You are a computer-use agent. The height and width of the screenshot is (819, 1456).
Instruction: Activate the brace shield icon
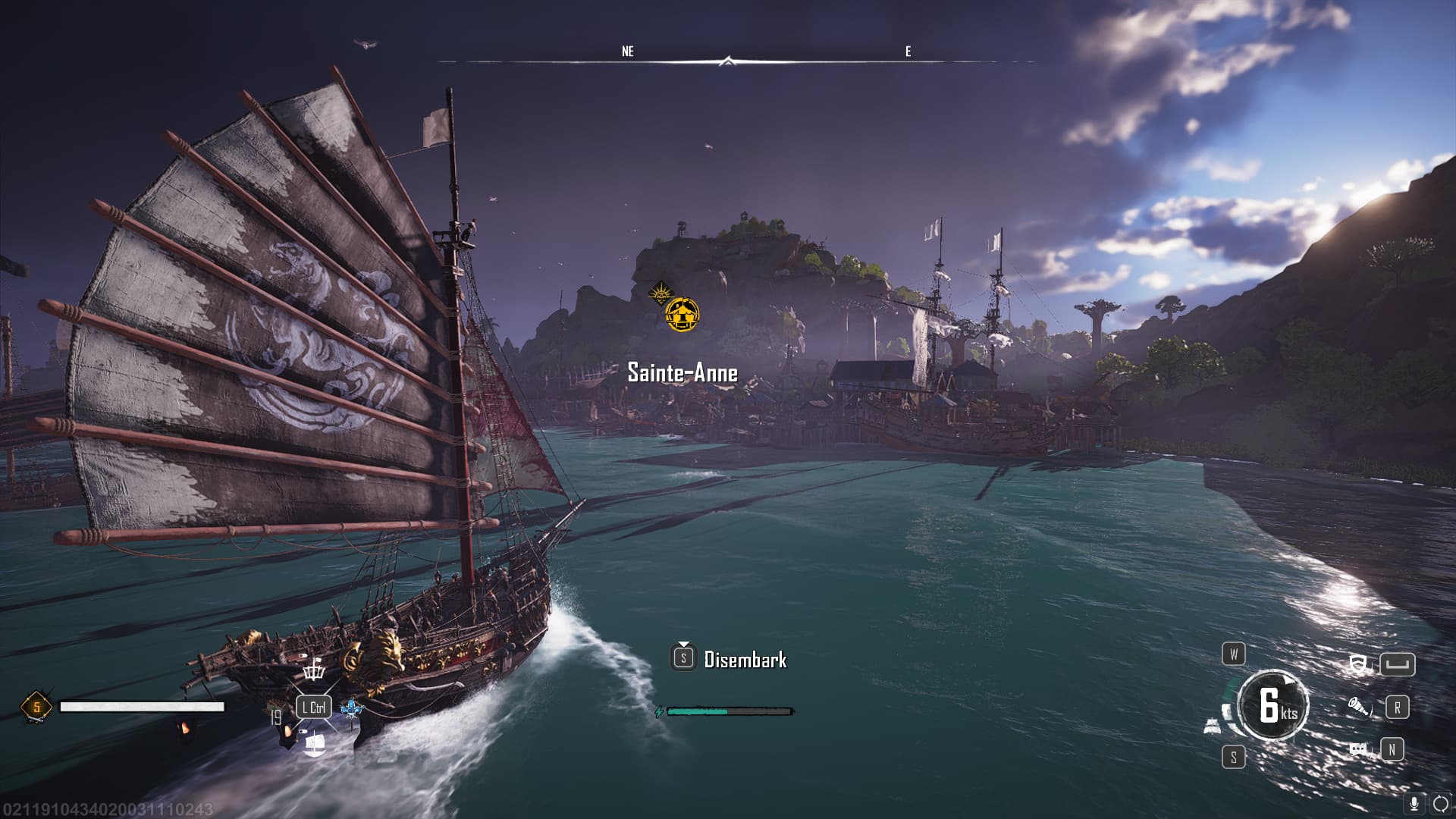coord(1358,665)
